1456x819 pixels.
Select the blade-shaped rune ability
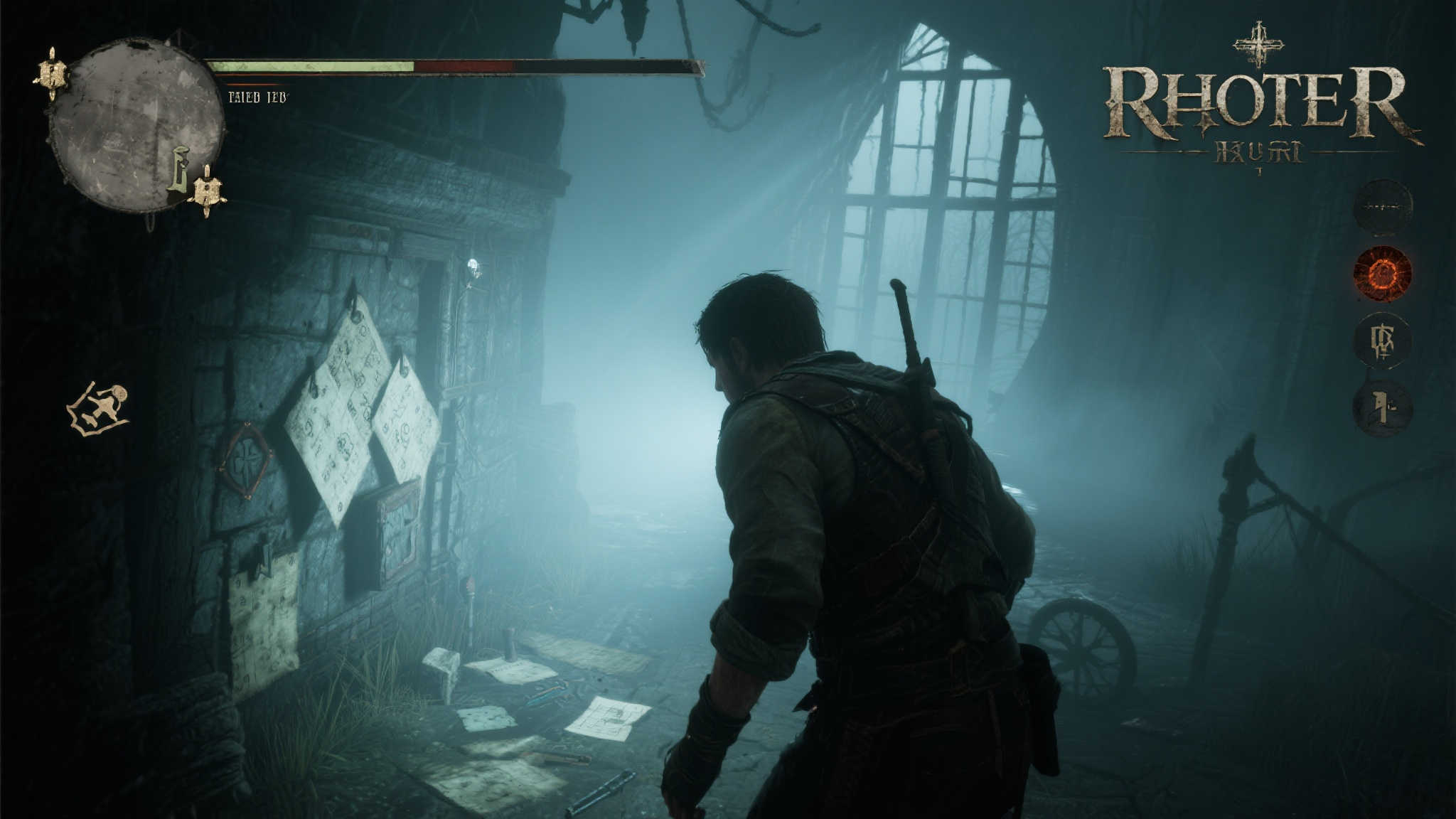click(1382, 408)
